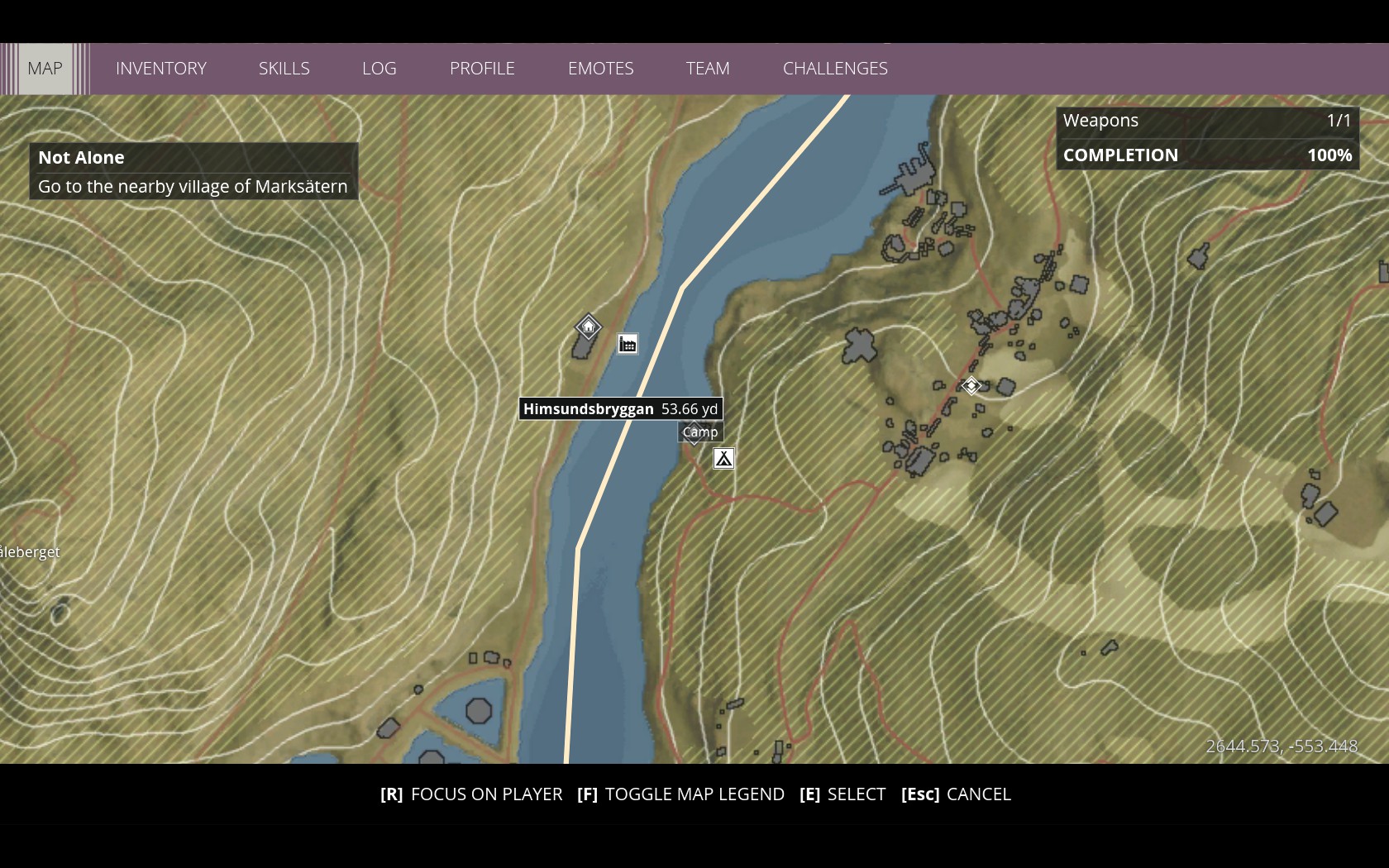Image resolution: width=1389 pixels, height=868 pixels.
Task: Open the CHALLENGES tab
Action: coord(835,69)
